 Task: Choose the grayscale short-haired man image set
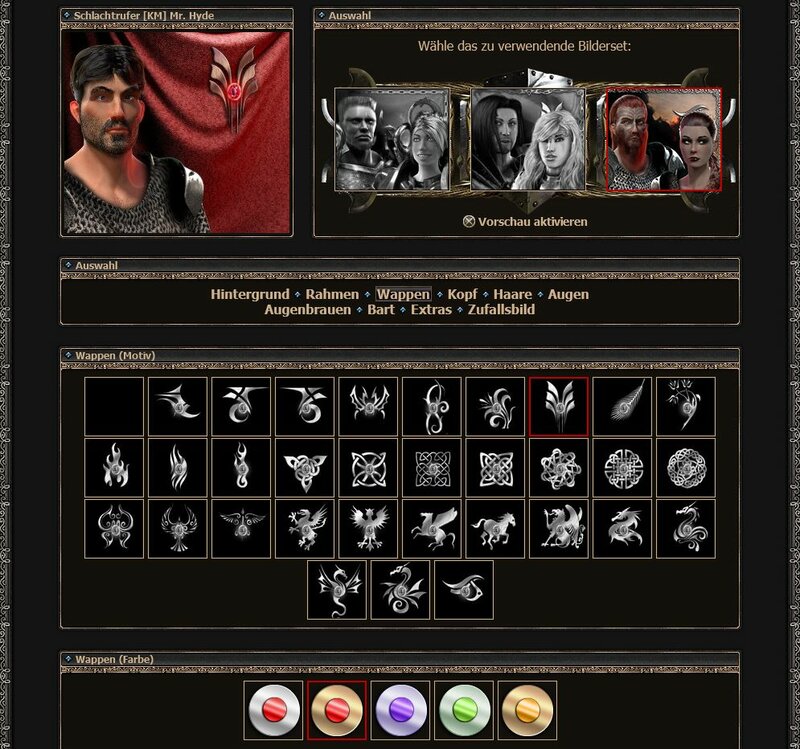click(x=391, y=139)
